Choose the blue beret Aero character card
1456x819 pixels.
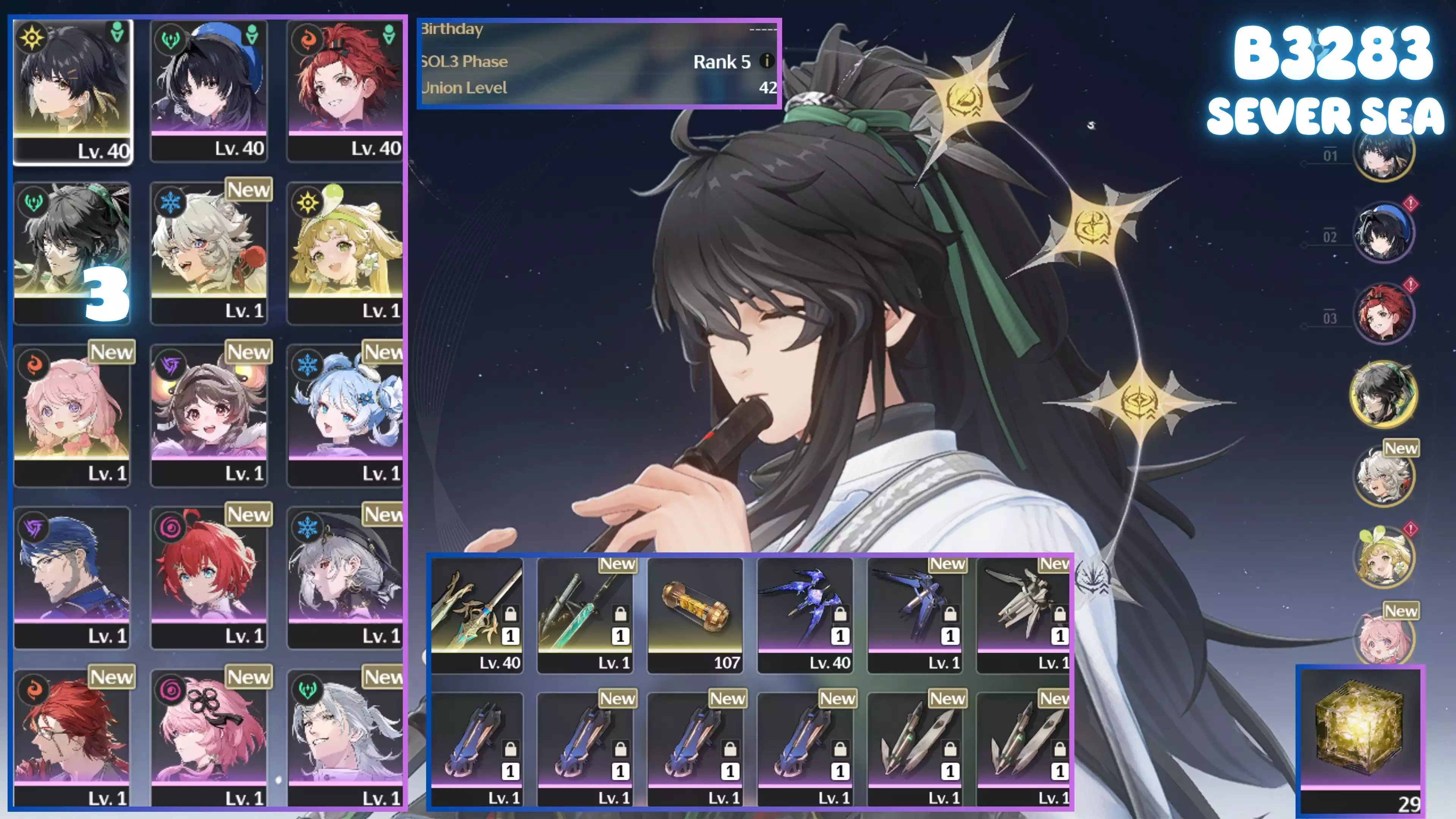(x=209, y=91)
